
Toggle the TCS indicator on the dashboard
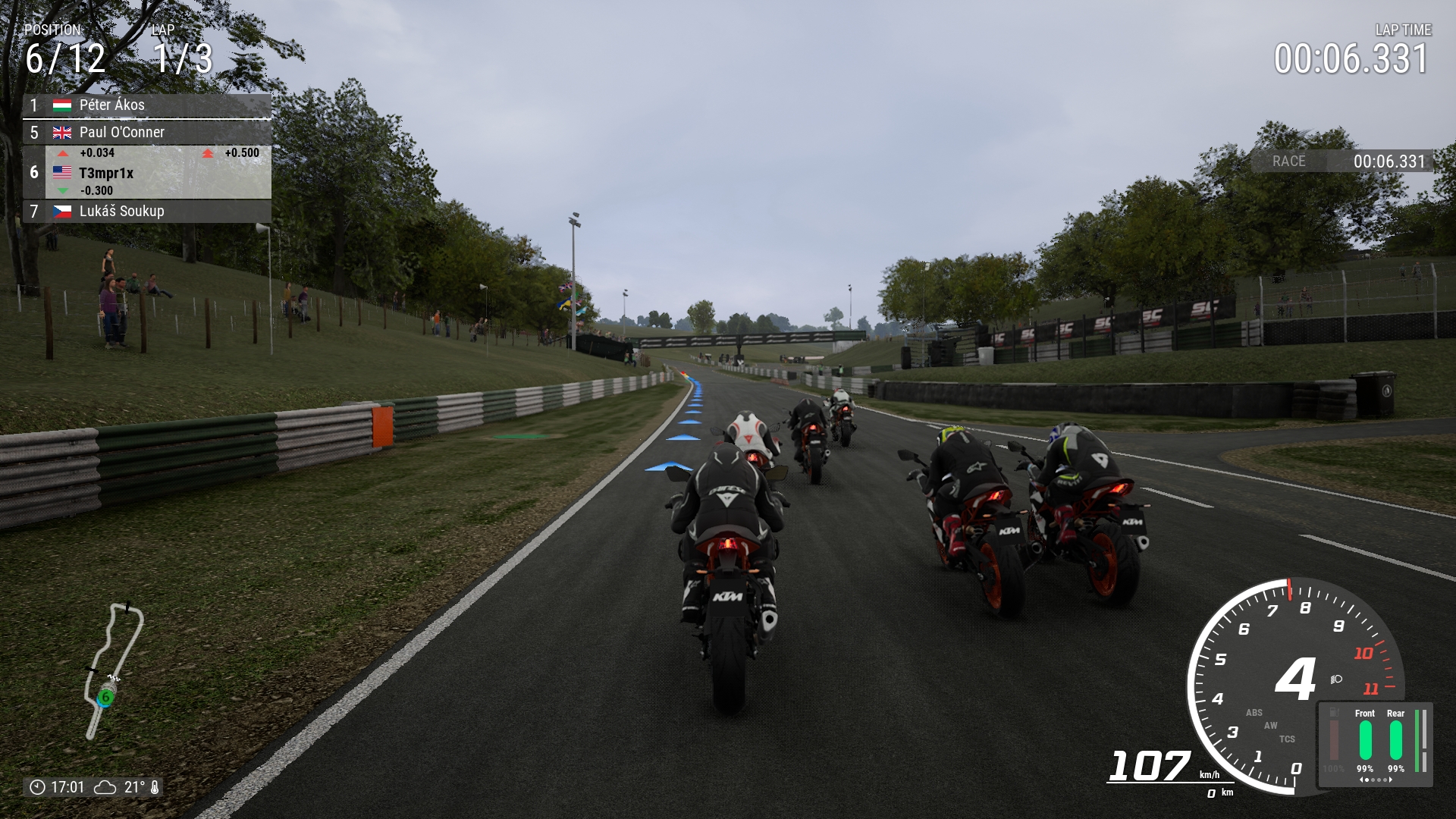pyautogui.click(x=1287, y=739)
